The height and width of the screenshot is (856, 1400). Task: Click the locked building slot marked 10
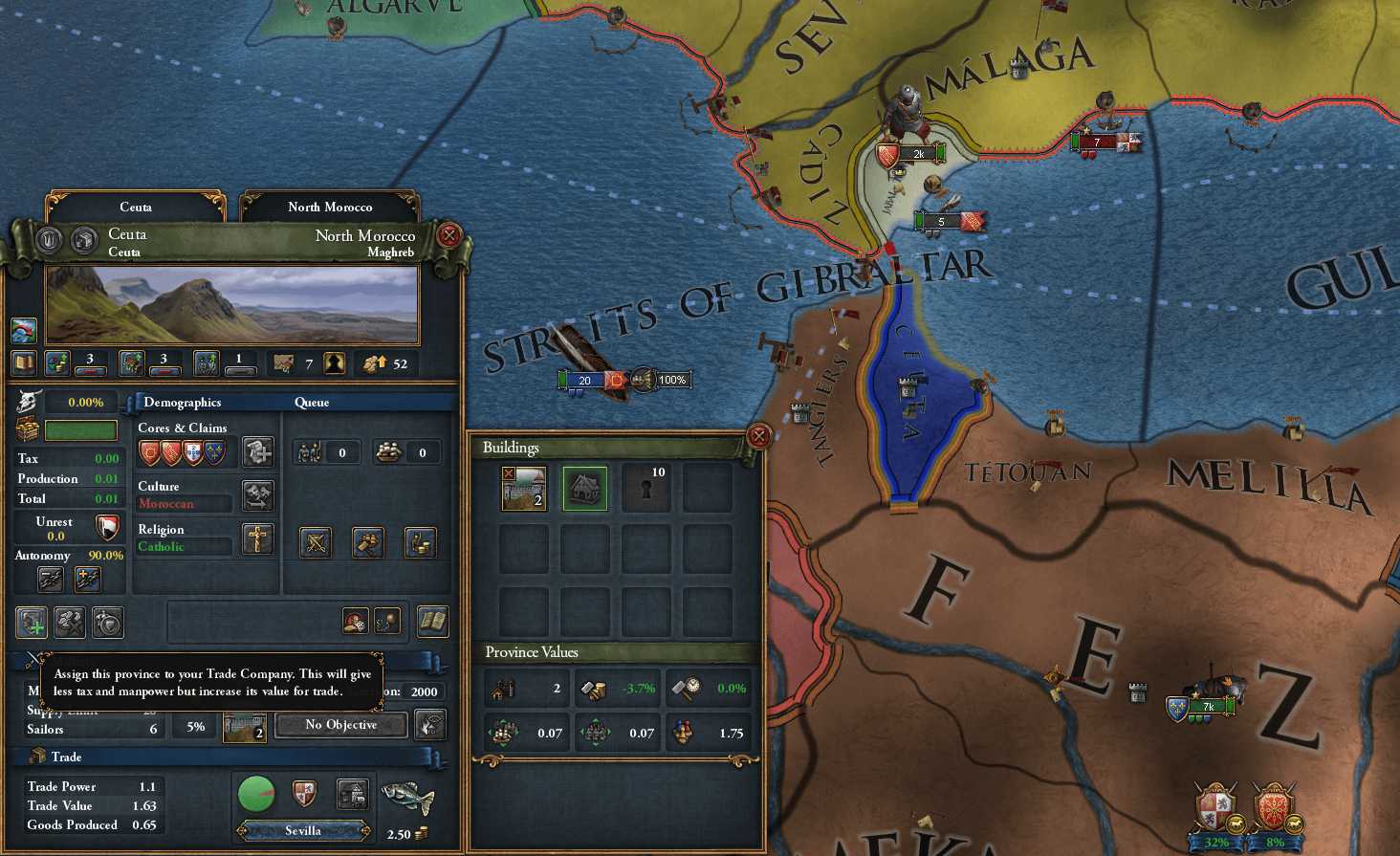click(x=645, y=489)
